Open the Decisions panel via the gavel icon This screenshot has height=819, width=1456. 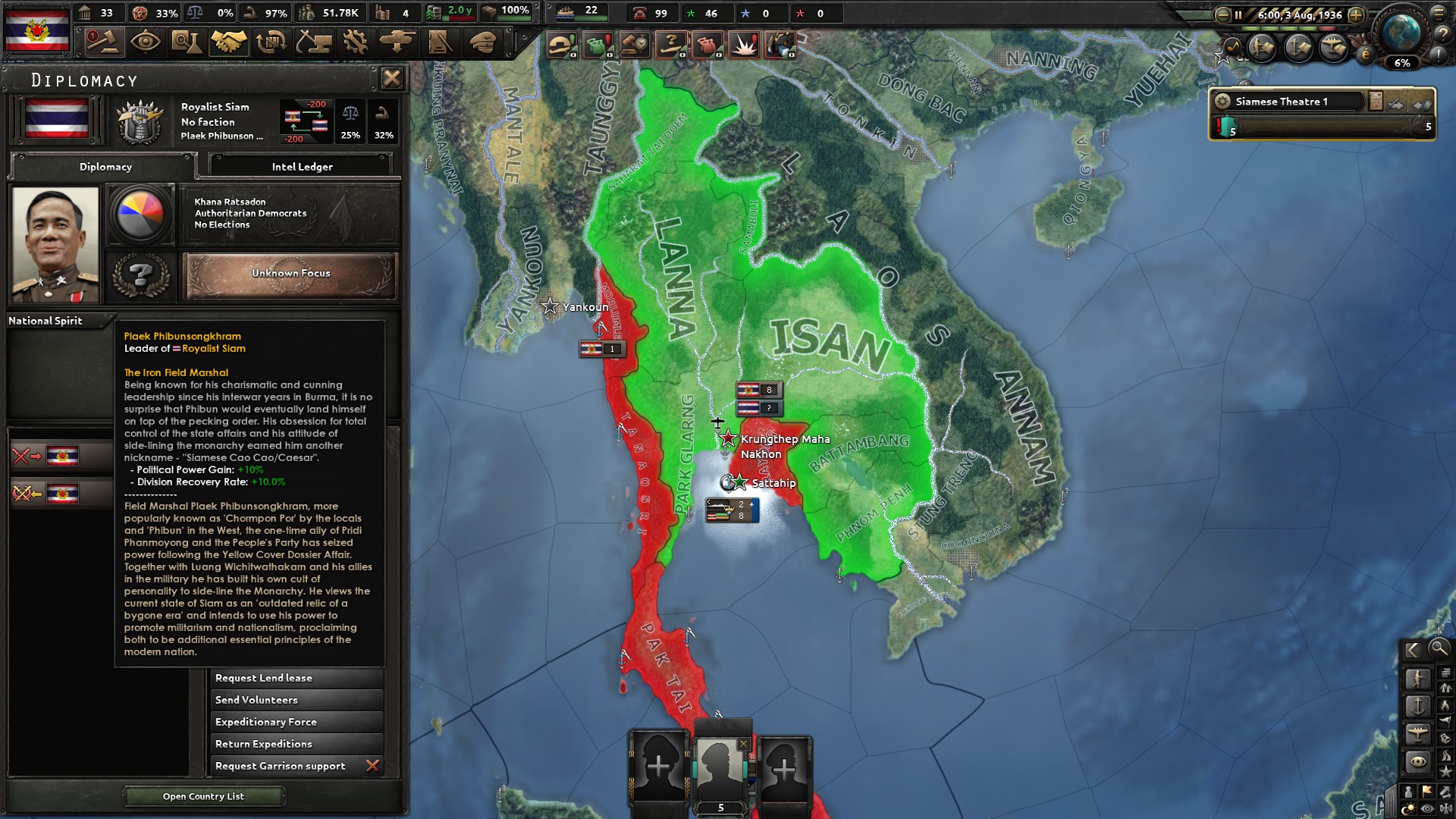(x=104, y=43)
